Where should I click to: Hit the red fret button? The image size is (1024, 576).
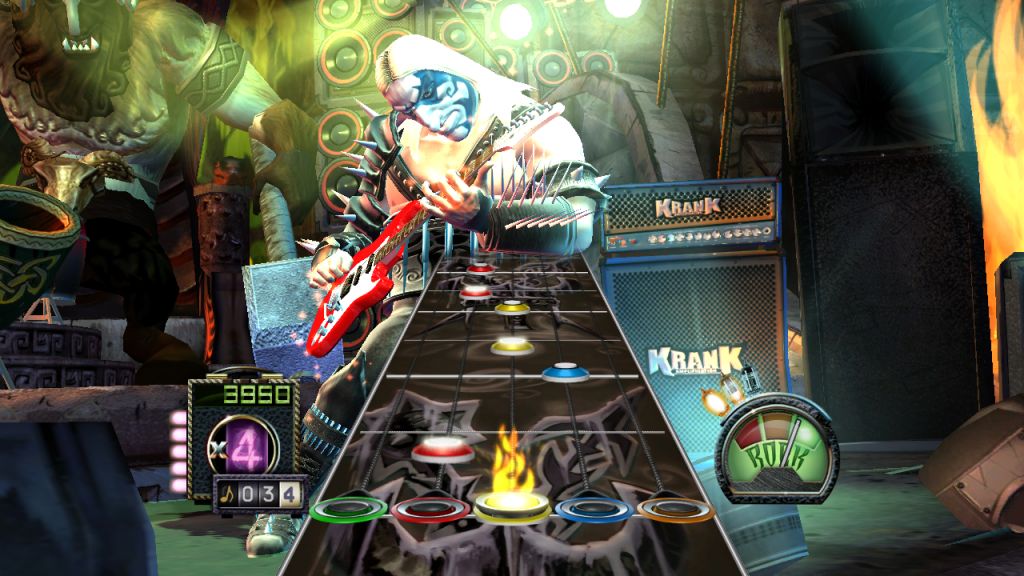pos(432,509)
